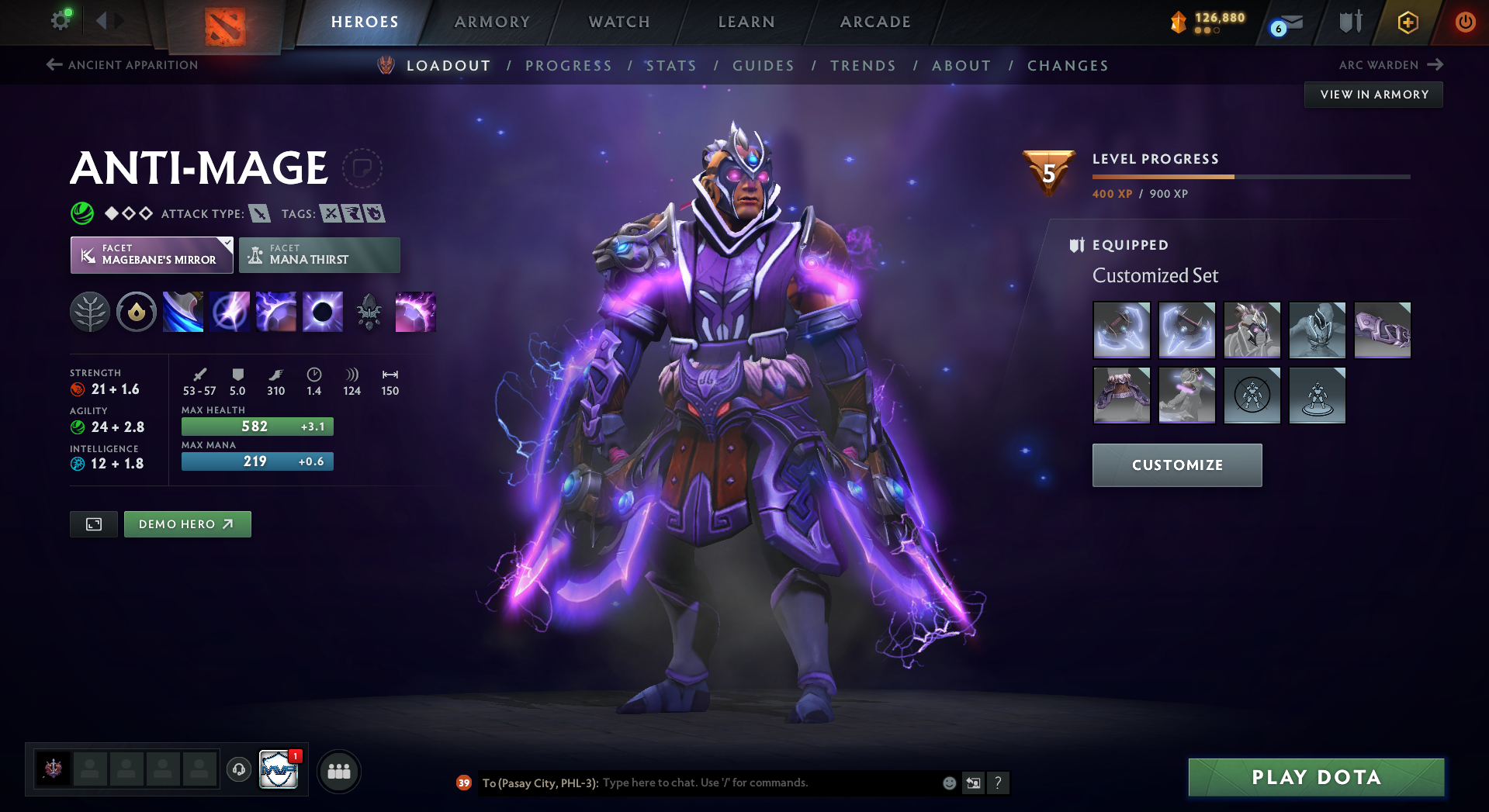The height and width of the screenshot is (812, 1489).
Task: Show the hero Stats page
Action: pyautogui.click(x=671, y=66)
